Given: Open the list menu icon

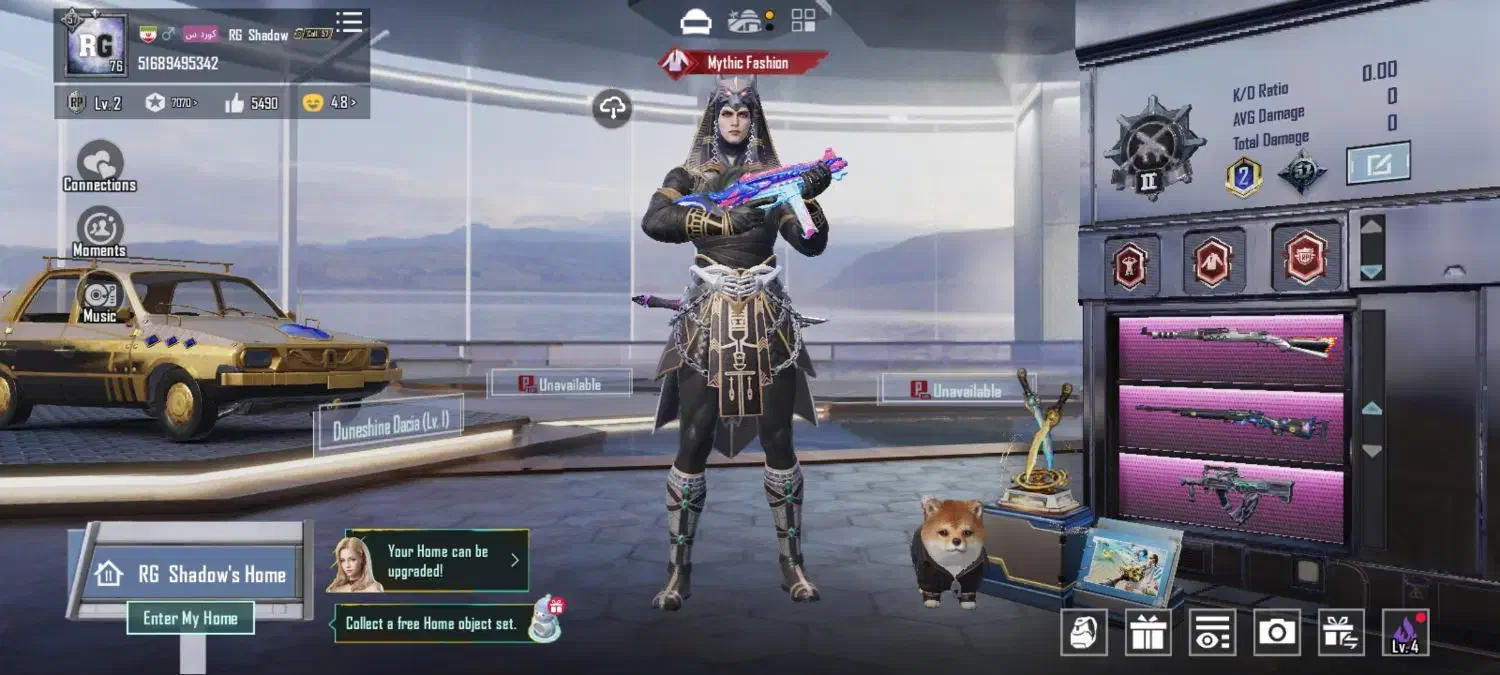Looking at the screenshot, I should tap(349, 22).
